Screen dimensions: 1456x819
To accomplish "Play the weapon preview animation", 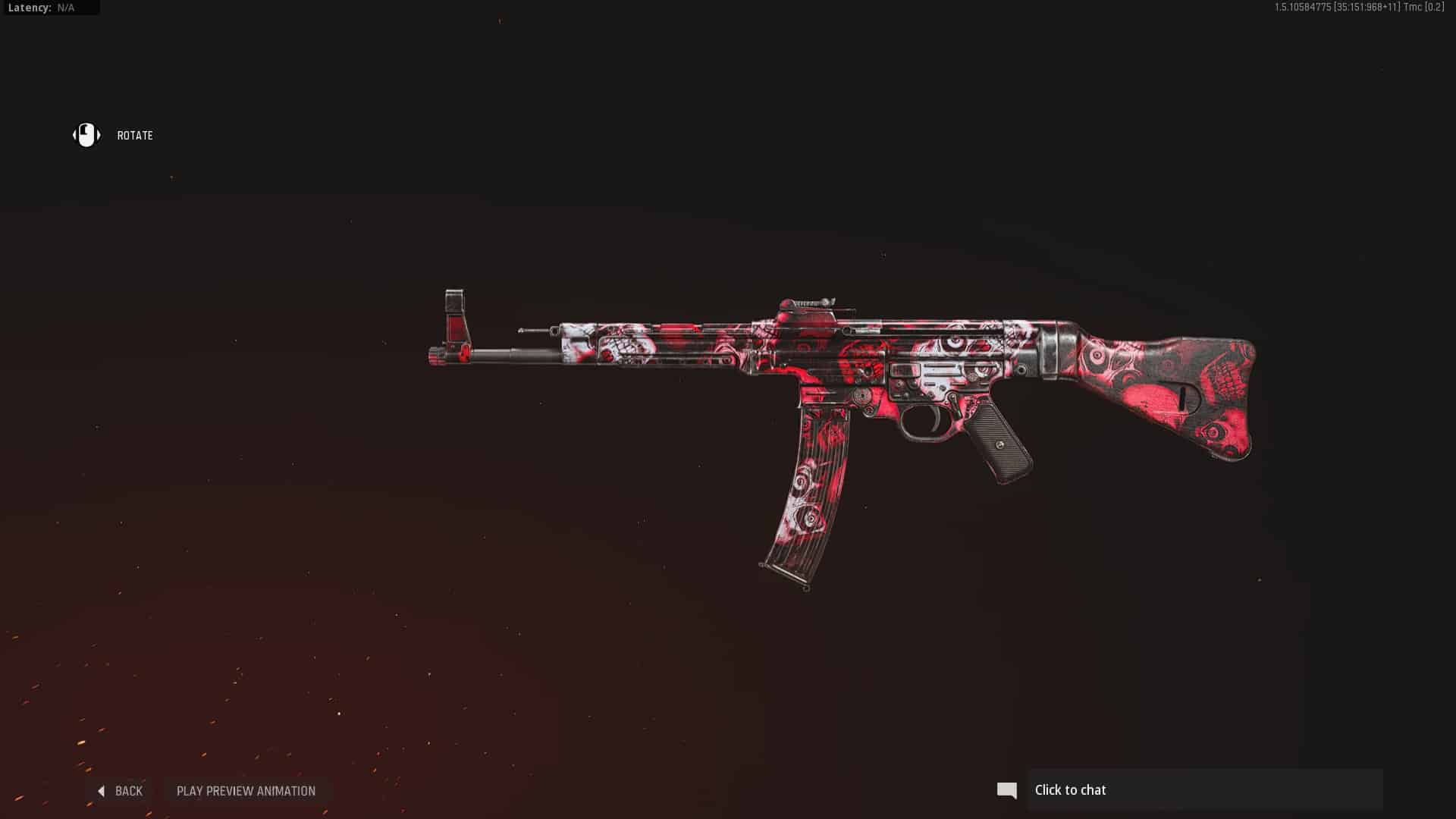I will 246,791.
